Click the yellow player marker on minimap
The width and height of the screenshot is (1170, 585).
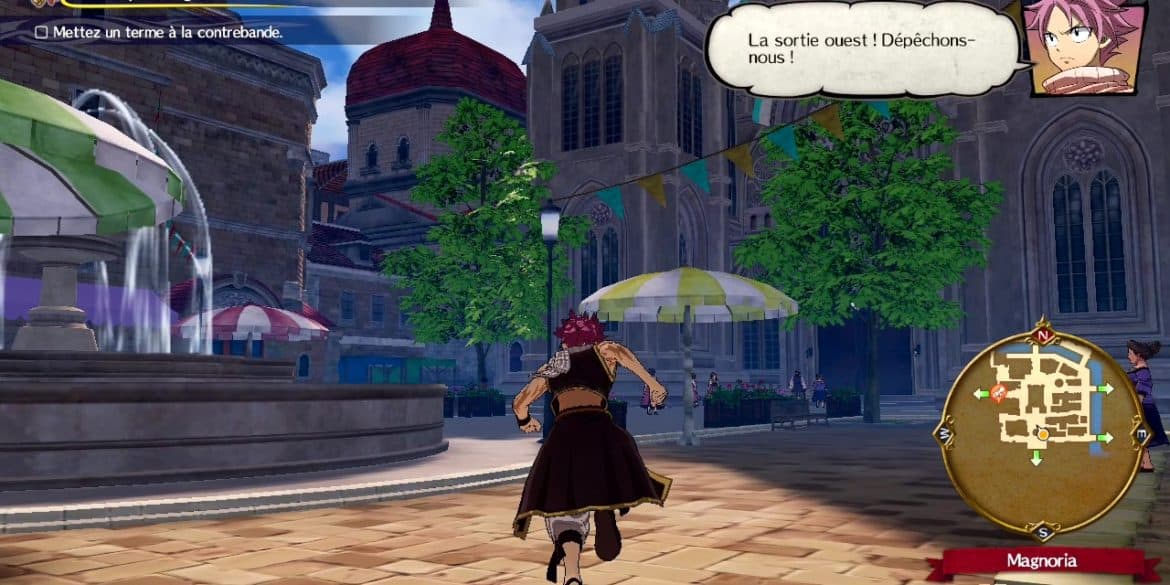coord(1042,433)
